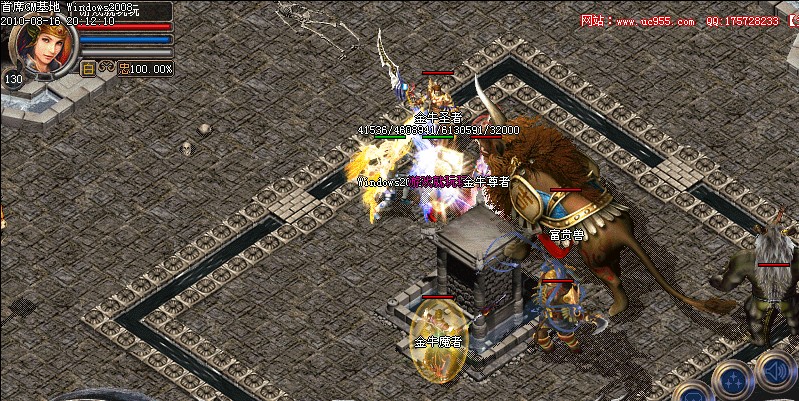The height and width of the screenshot is (401, 799).
Task: Toggle sound with the speaker button
Action: 775,370
